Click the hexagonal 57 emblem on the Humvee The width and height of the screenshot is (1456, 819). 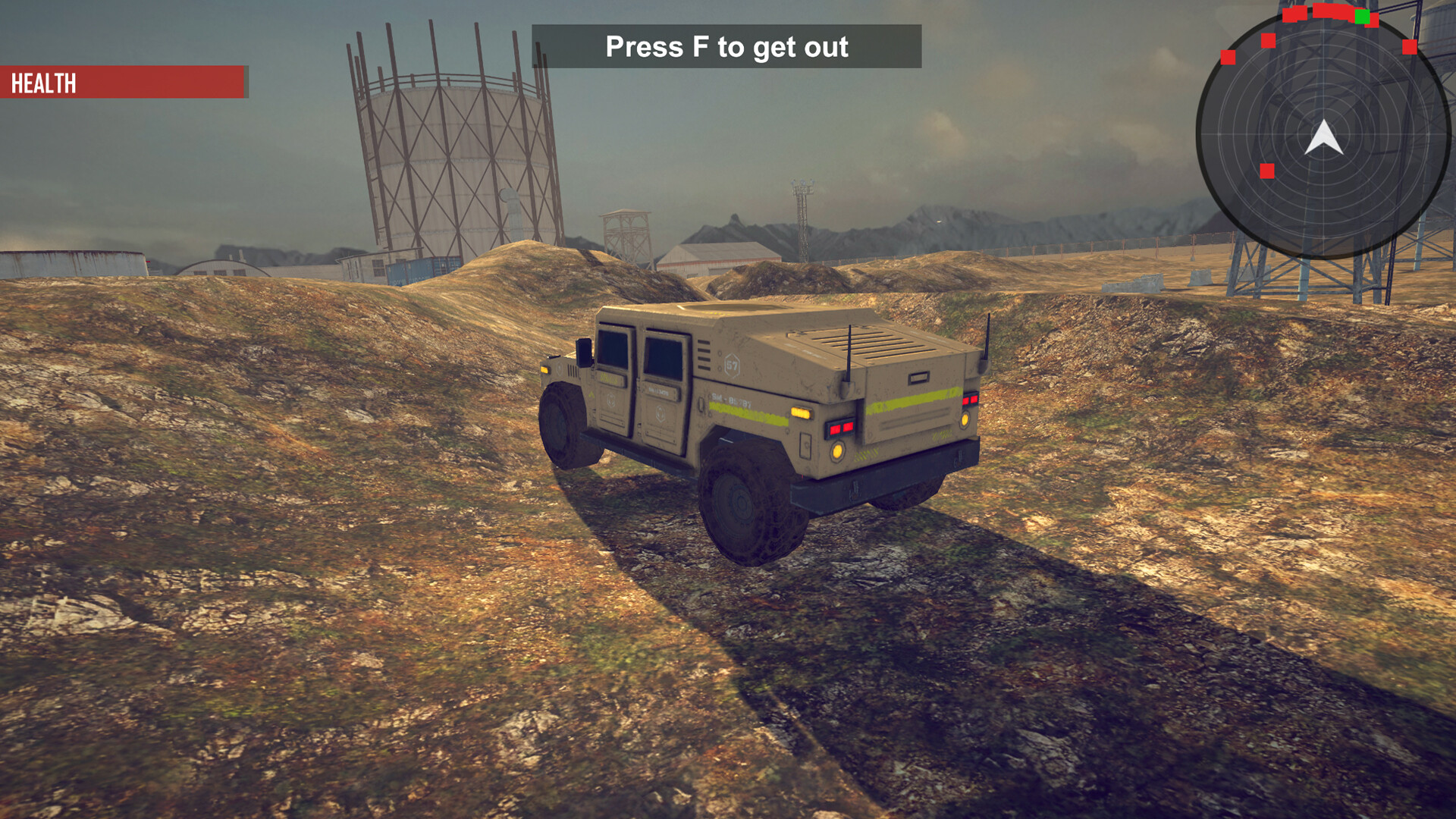[733, 365]
